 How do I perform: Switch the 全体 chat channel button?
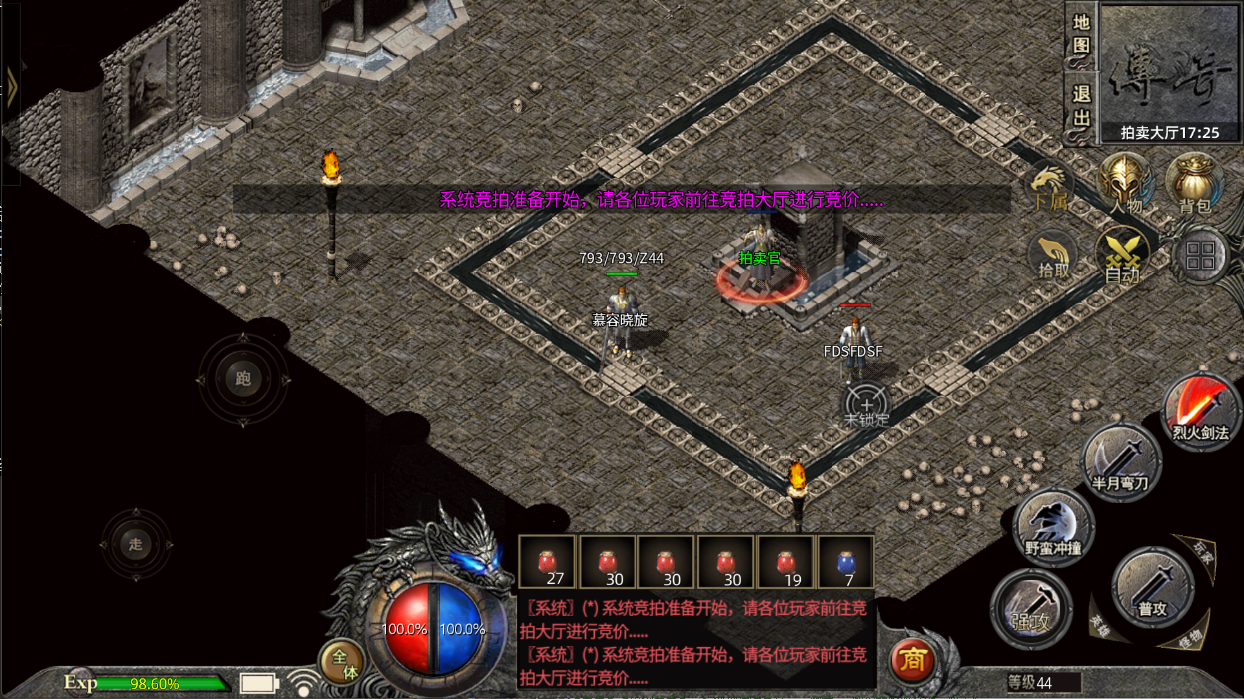coord(342,662)
